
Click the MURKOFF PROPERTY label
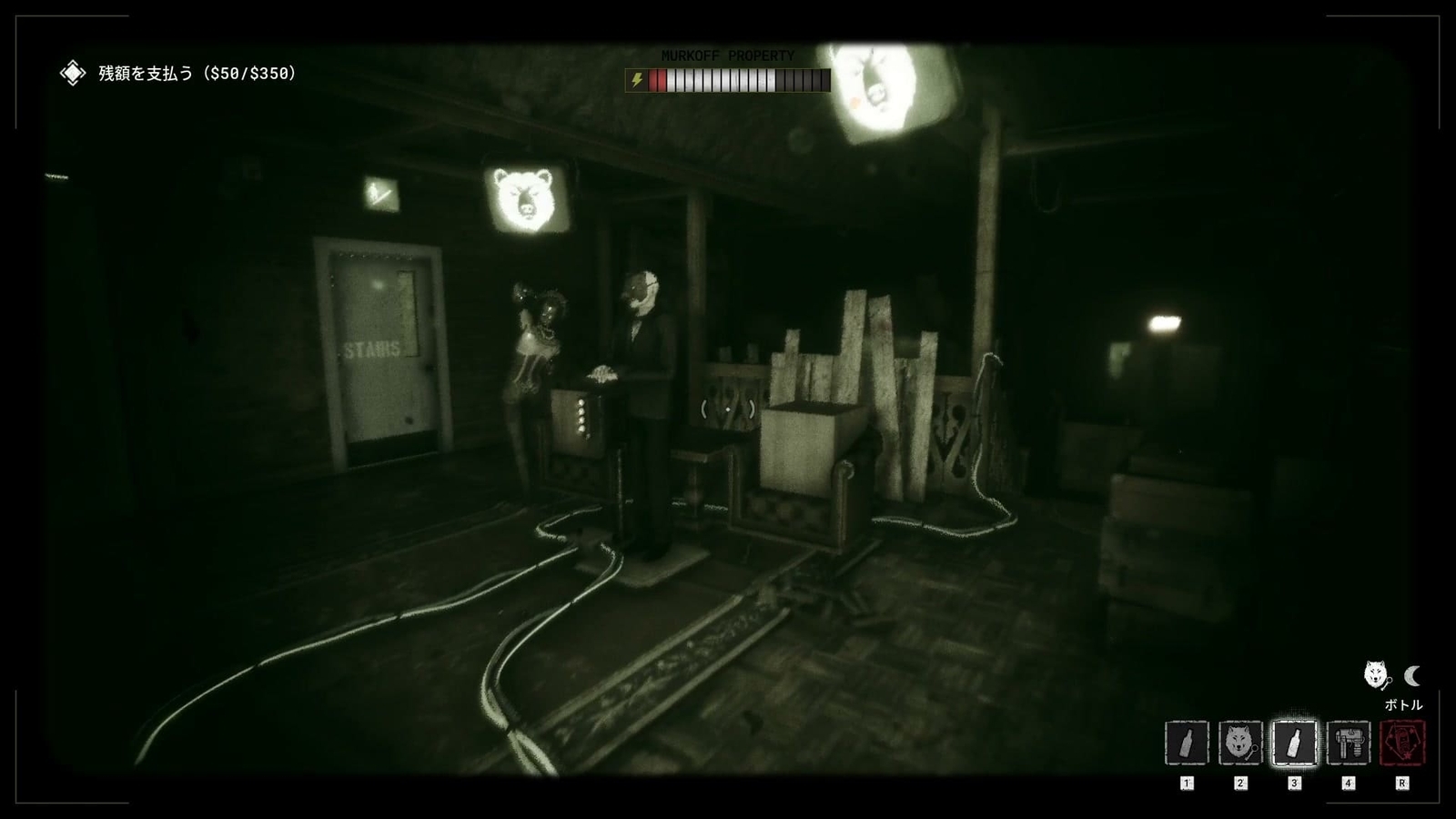tap(727, 56)
